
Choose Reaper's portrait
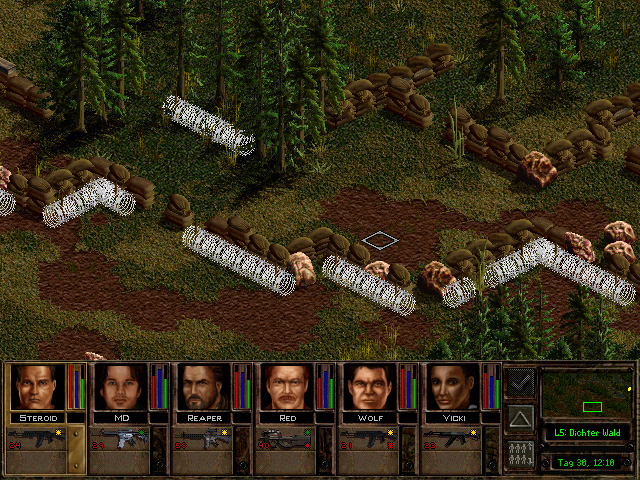click(x=204, y=387)
